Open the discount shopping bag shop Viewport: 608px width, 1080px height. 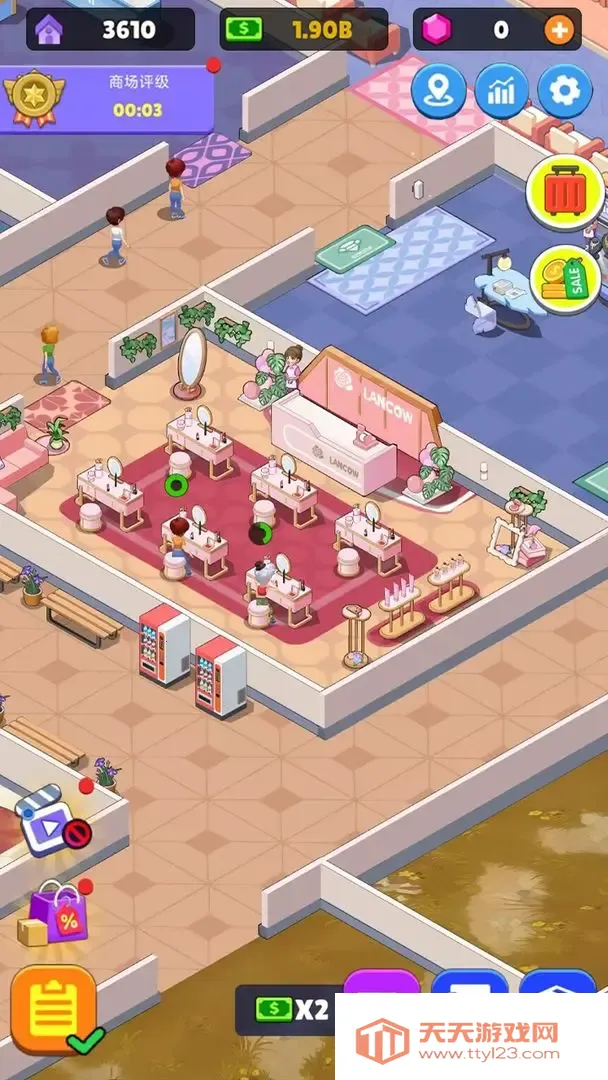point(58,915)
